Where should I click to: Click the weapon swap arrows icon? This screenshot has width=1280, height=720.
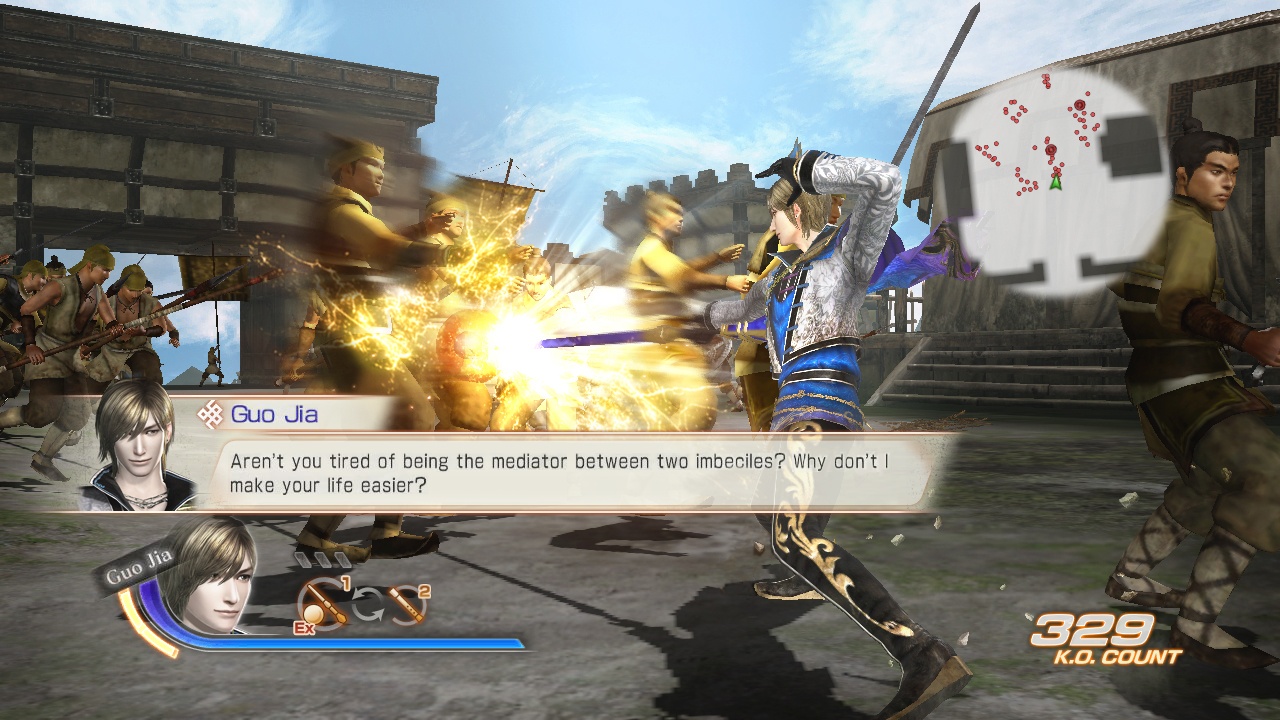coord(367,603)
